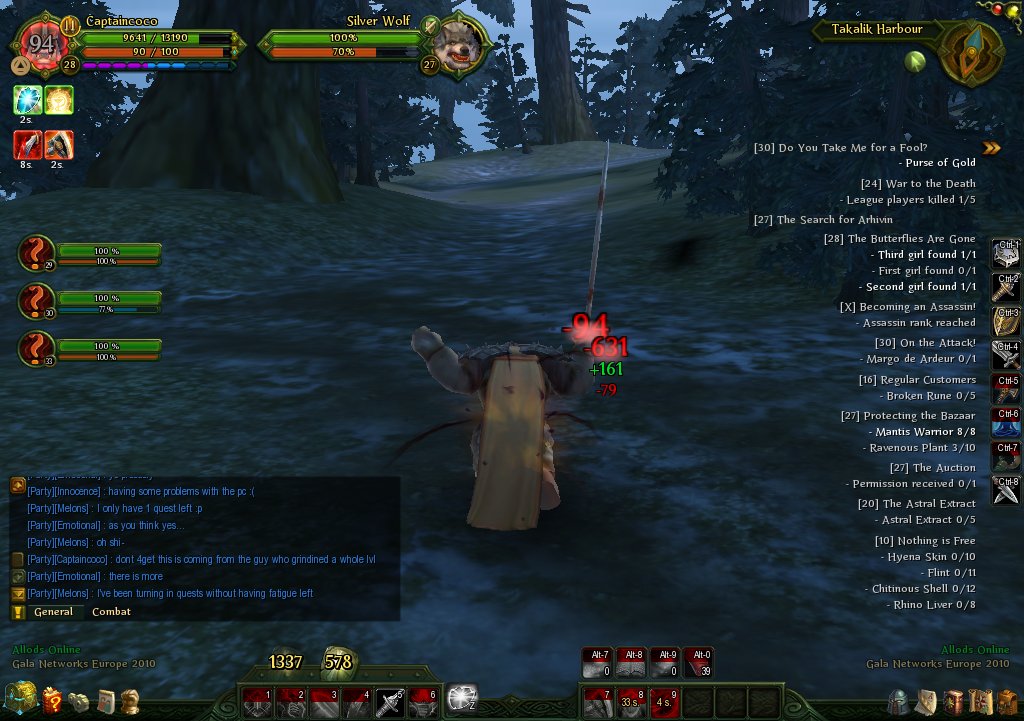
Task: Use the ability in hotbar slot 7
Action: click(598, 702)
